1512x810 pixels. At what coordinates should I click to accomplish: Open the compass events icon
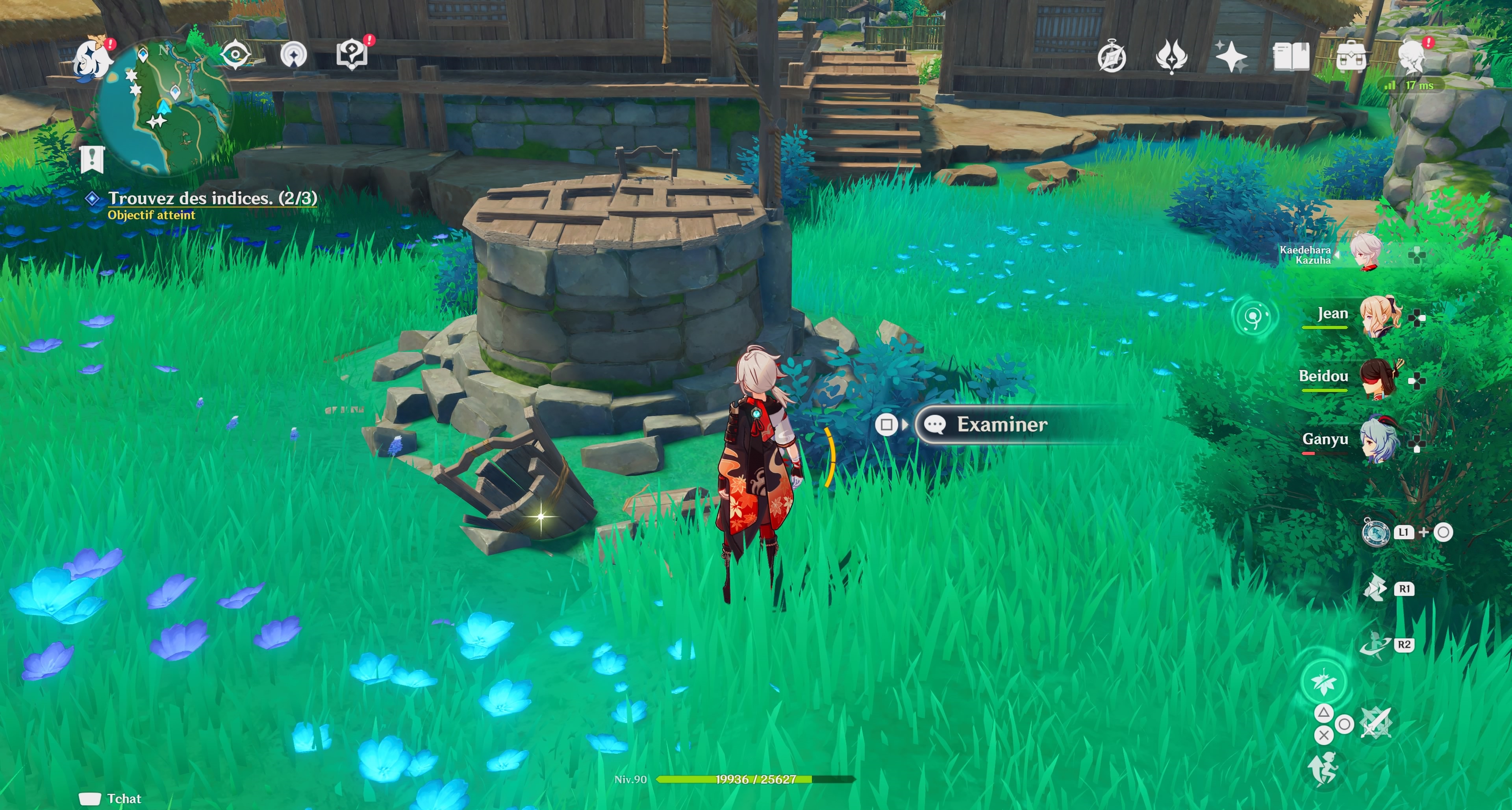1111,57
